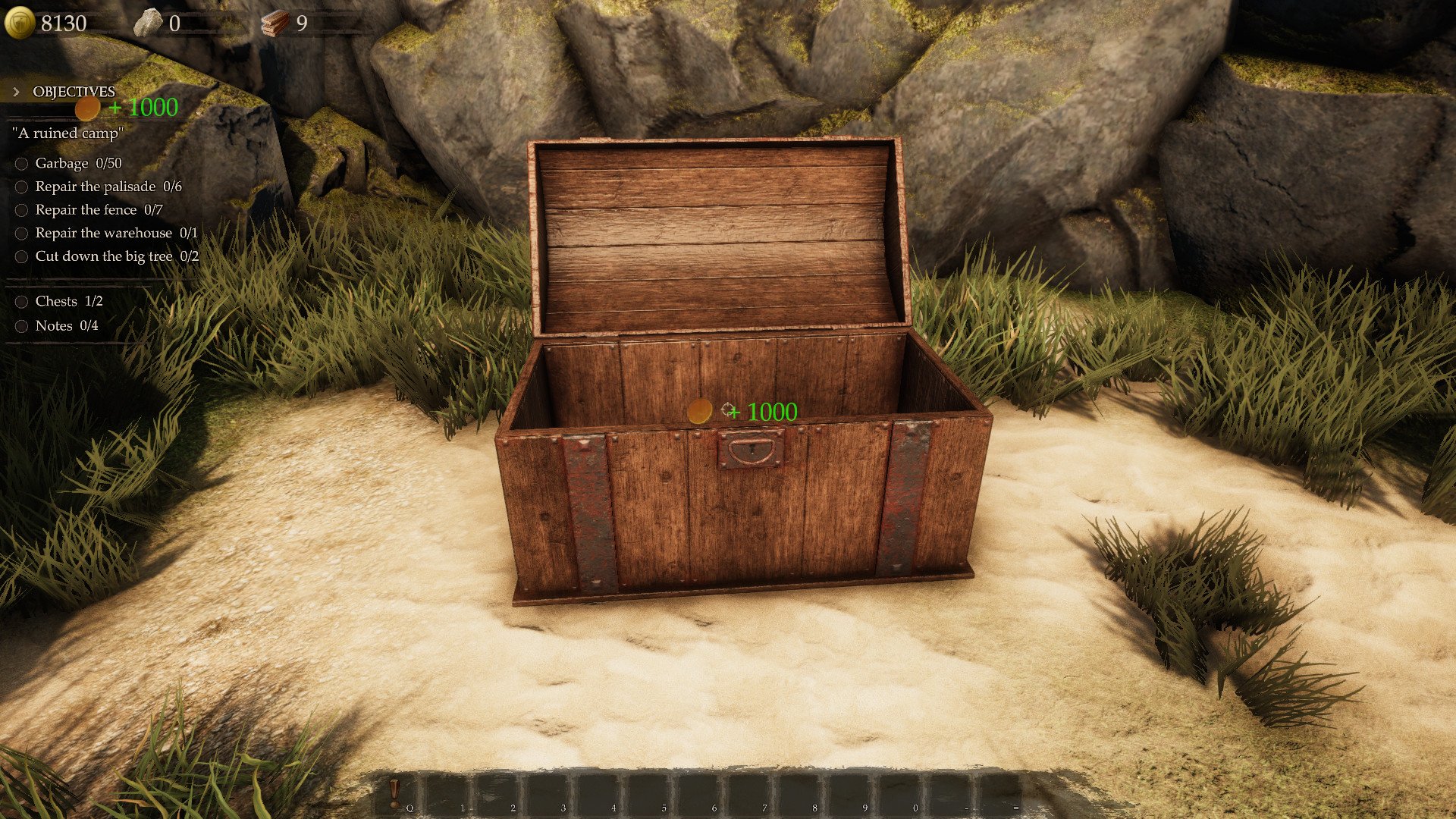This screenshot has width=1456, height=819.
Task: Select the Repair the palisade objective
Action: pyautogui.click(x=108, y=187)
